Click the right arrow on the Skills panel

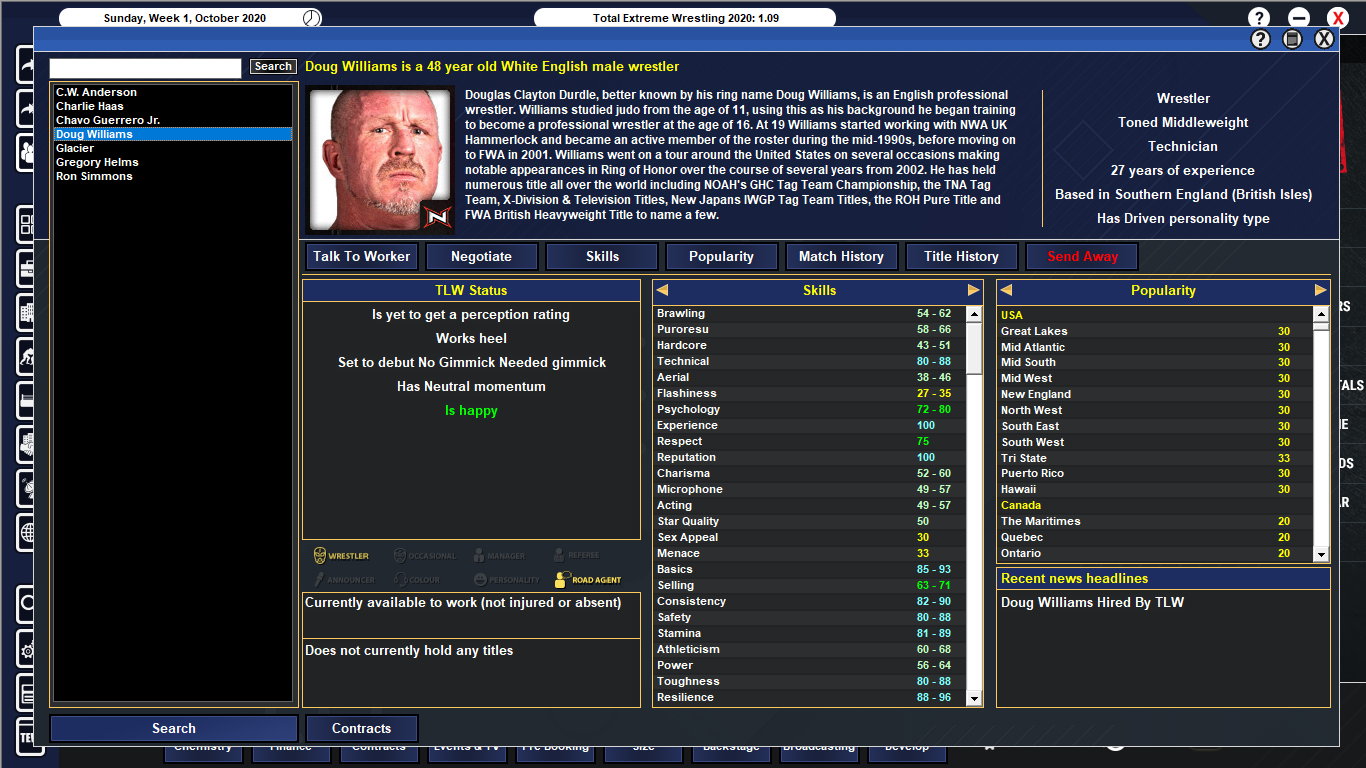click(x=972, y=290)
